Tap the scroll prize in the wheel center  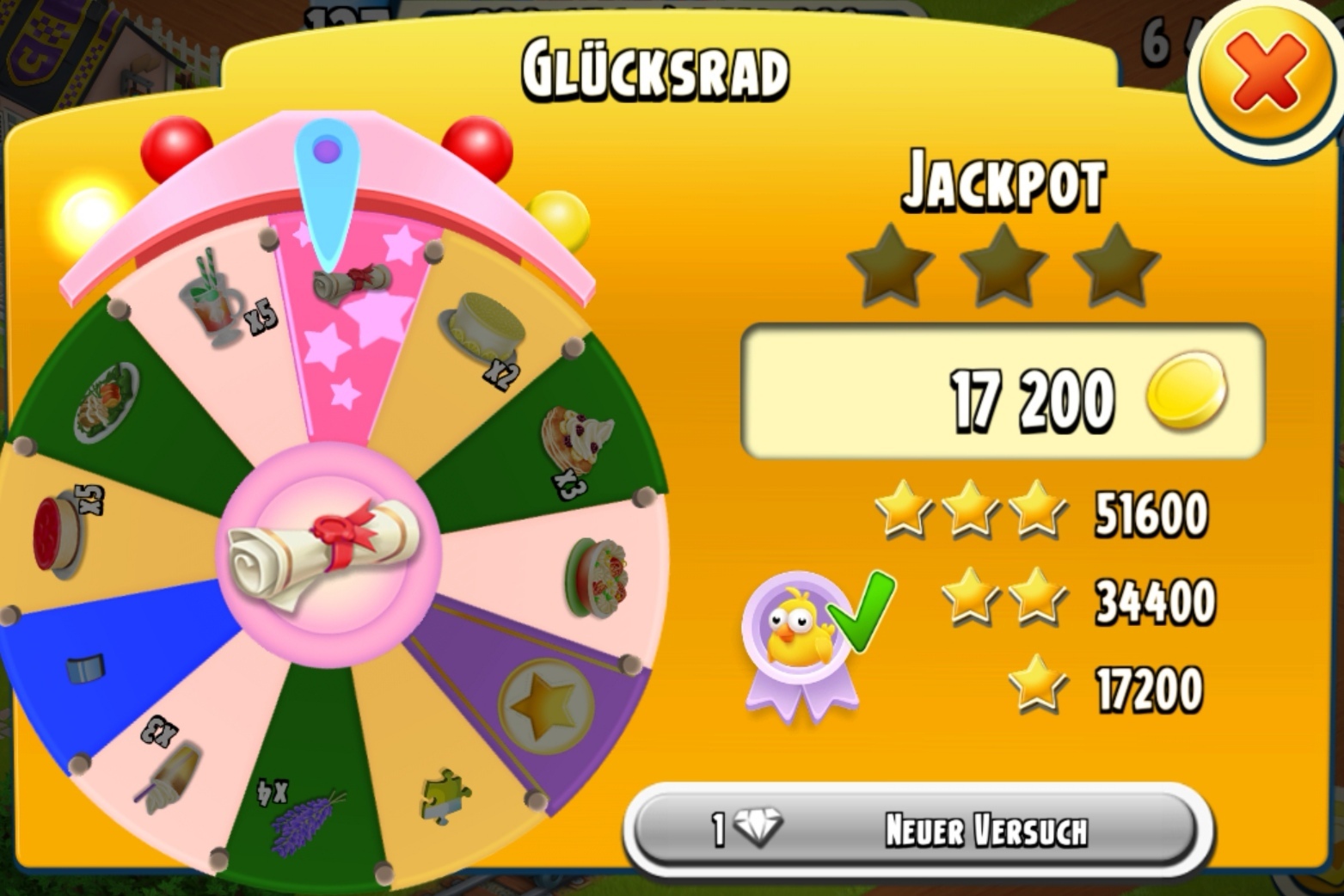(328, 554)
